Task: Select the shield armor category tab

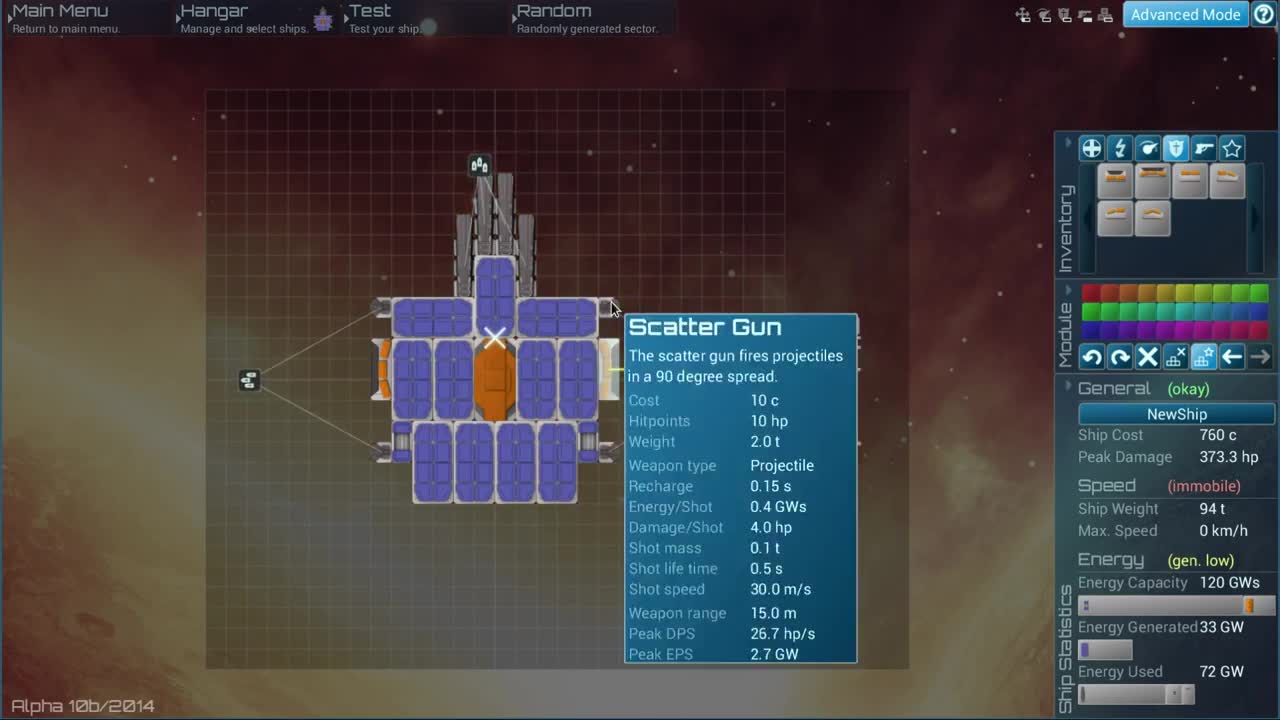Action: click(1176, 149)
